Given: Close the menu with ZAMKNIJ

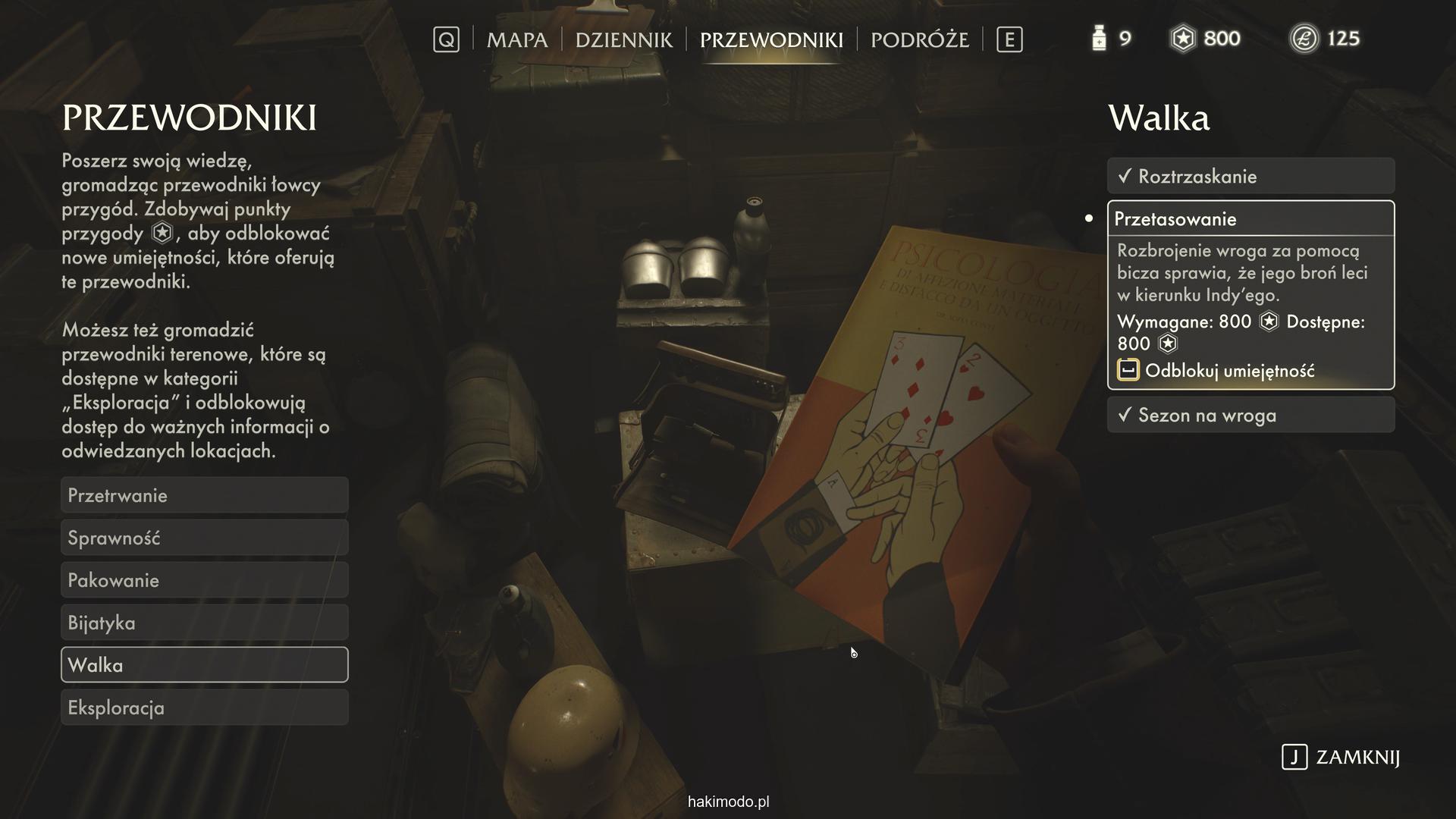Looking at the screenshot, I should tap(1341, 757).
